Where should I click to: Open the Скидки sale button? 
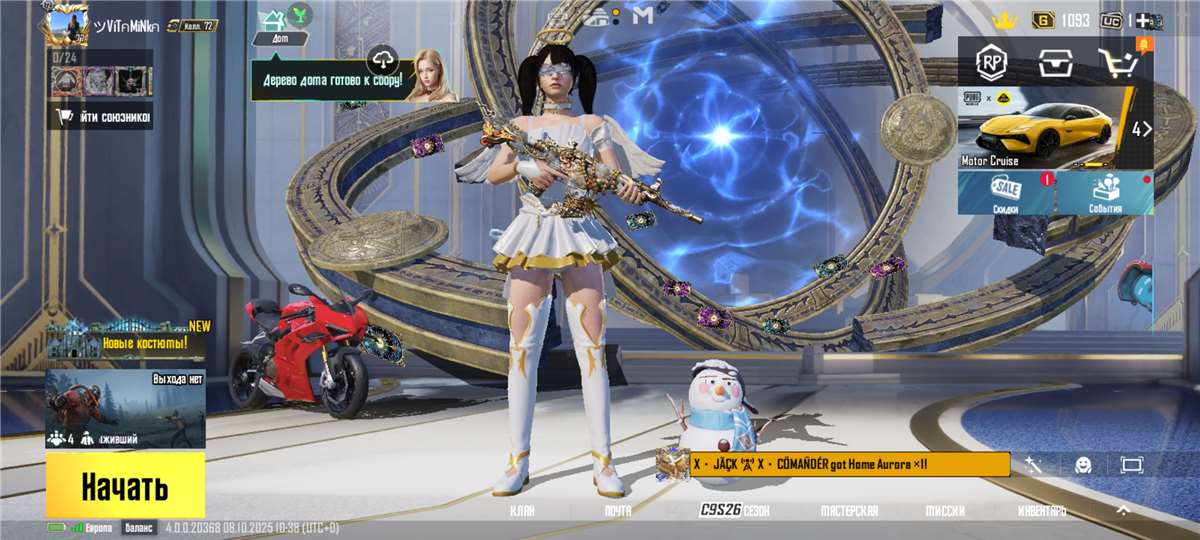tap(1006, 193)
